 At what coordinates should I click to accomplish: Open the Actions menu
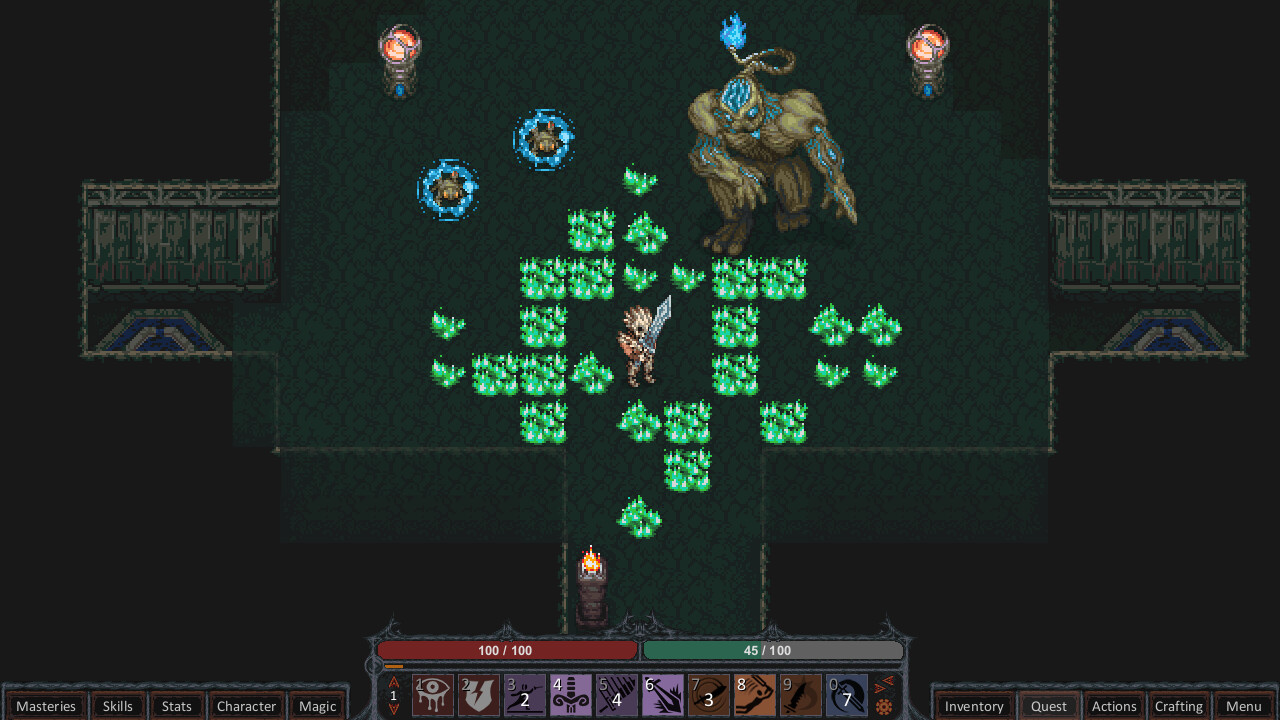[x=1114, y=706]
